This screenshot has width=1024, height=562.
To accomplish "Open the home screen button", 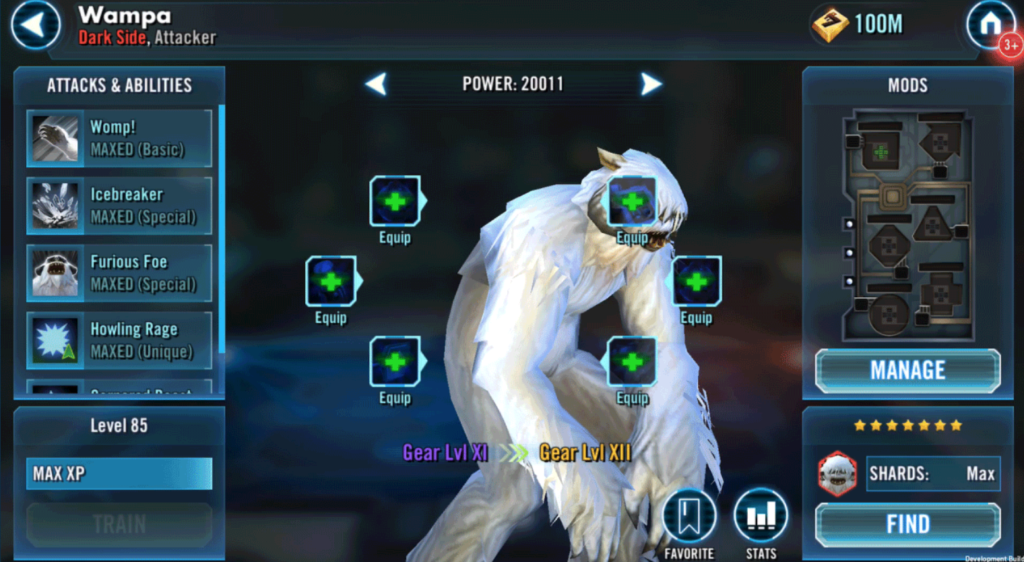I will click(x=990, y=25).
